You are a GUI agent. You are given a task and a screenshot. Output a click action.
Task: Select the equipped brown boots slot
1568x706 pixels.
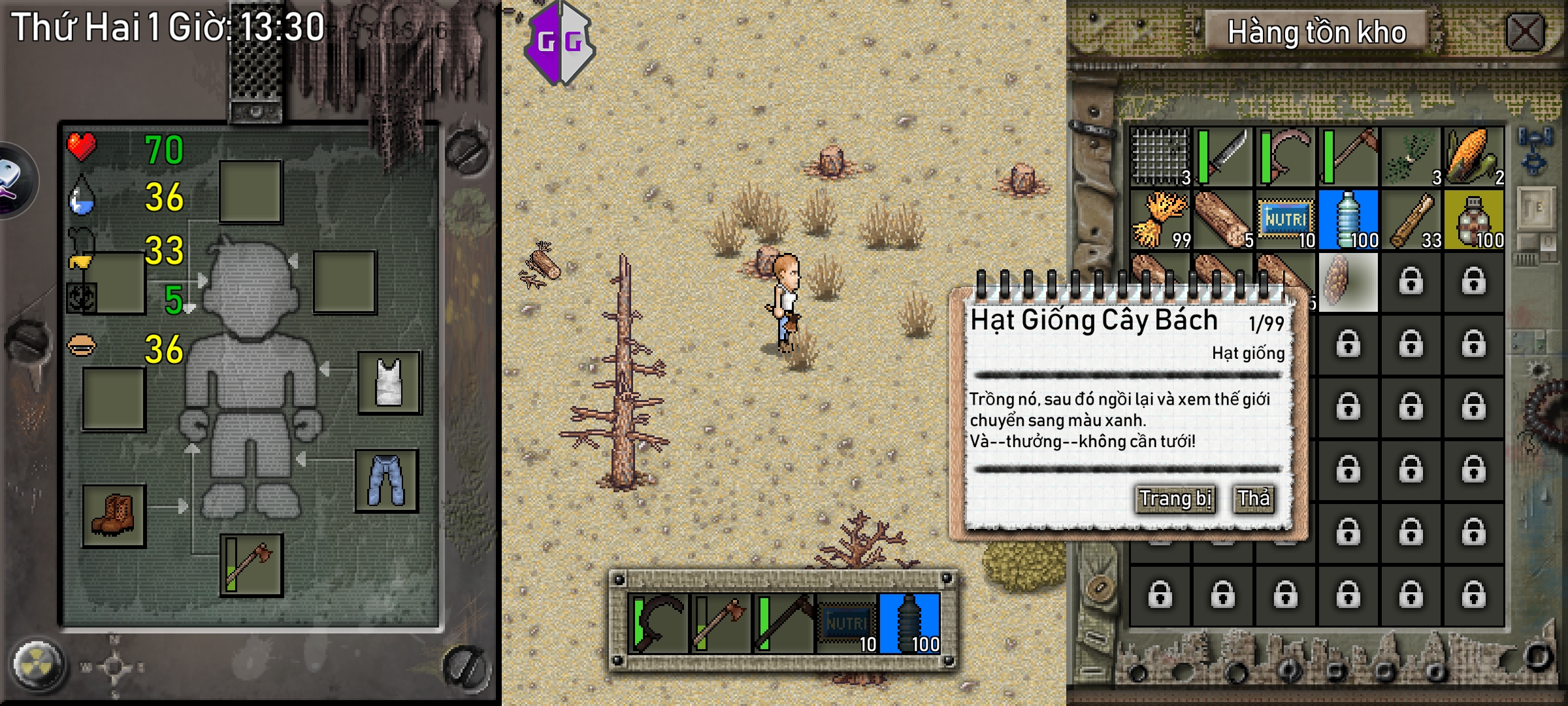[x=114, y=515]
